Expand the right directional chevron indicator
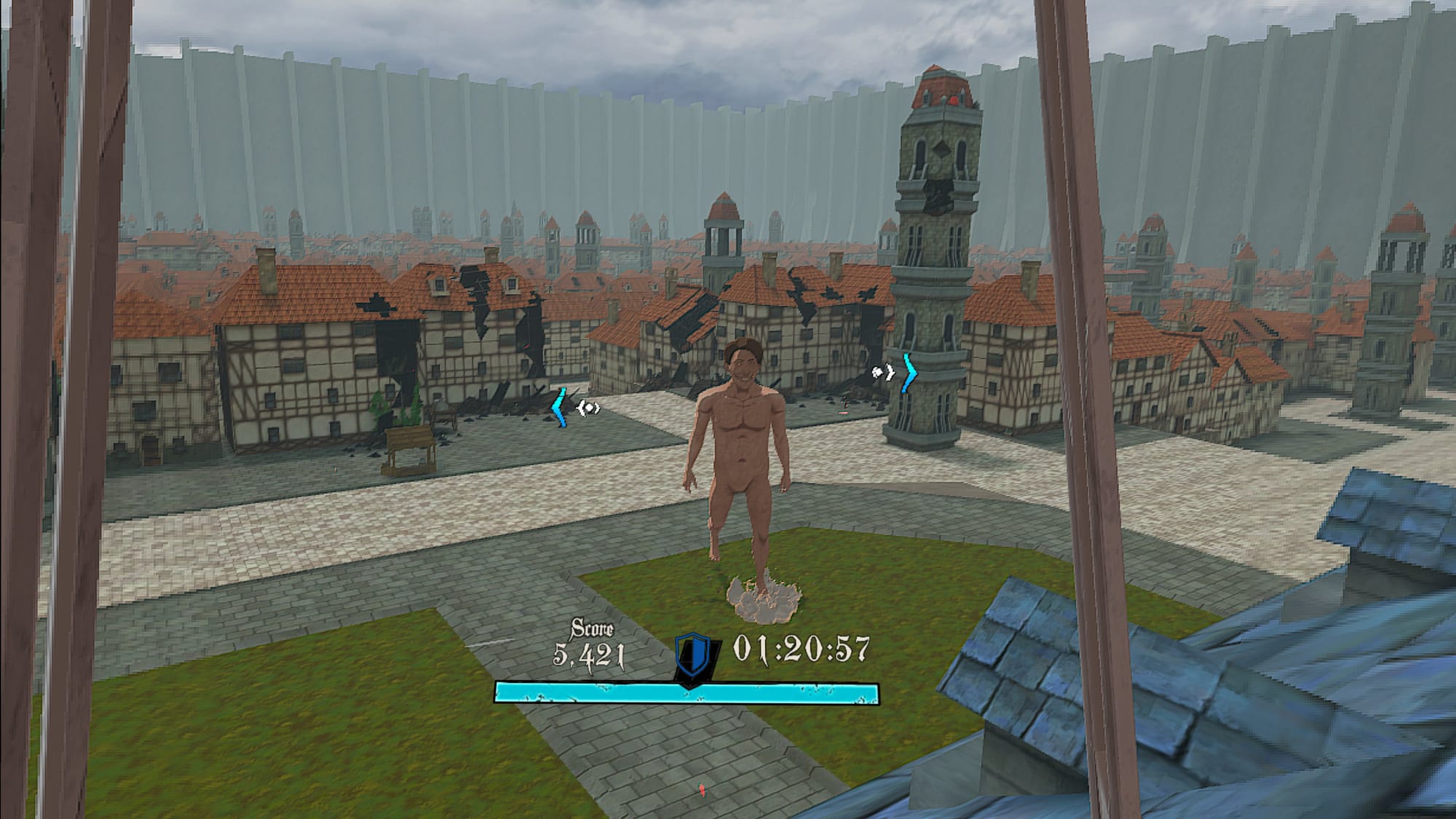Image resolution: width=1456 pixels, height=819 pixels. tap(910, 373)
